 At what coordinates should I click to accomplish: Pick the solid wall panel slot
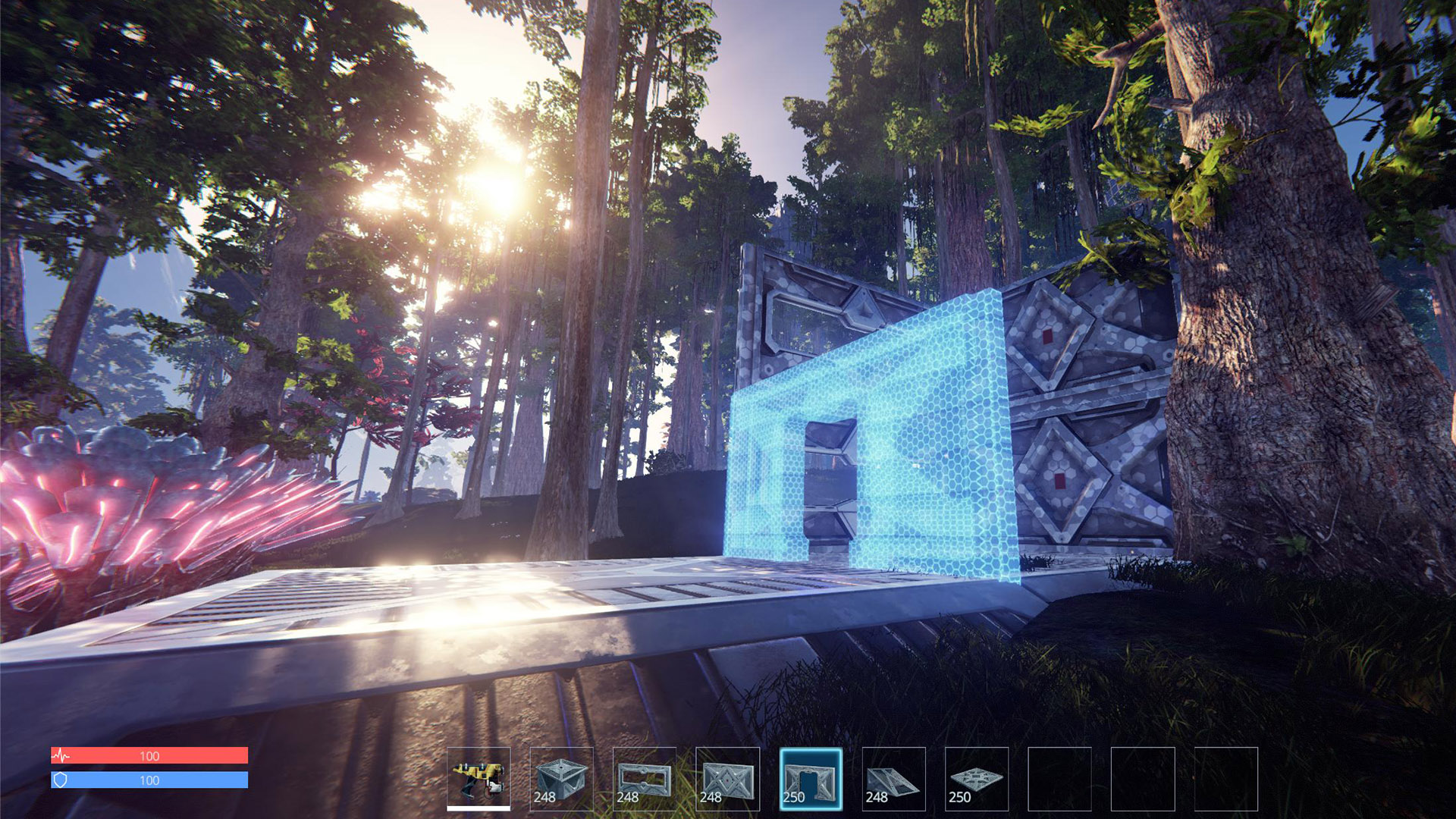coord(727,779)
